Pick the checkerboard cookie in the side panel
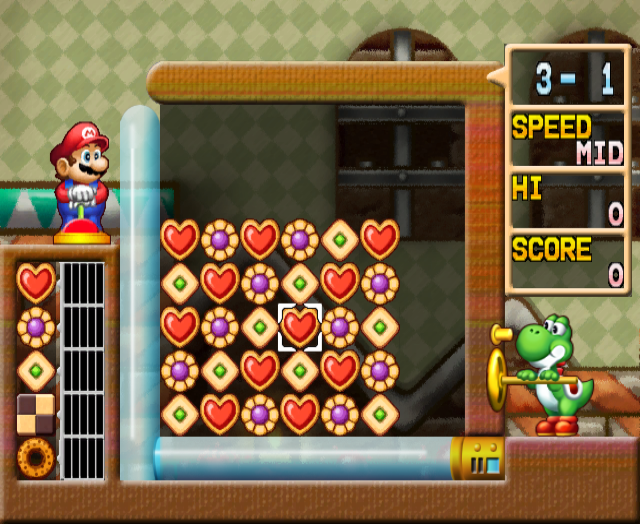Viewport: 640px width, 524px height. 36,413
